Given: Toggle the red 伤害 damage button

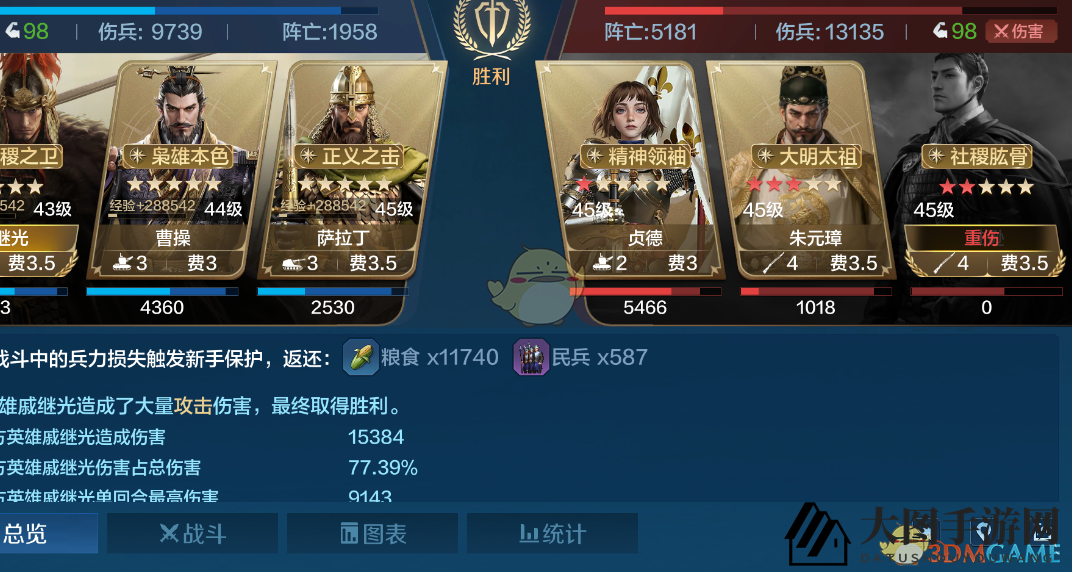Looking at the screenshot, I should pyautogui.click(x=1020, y=31).
